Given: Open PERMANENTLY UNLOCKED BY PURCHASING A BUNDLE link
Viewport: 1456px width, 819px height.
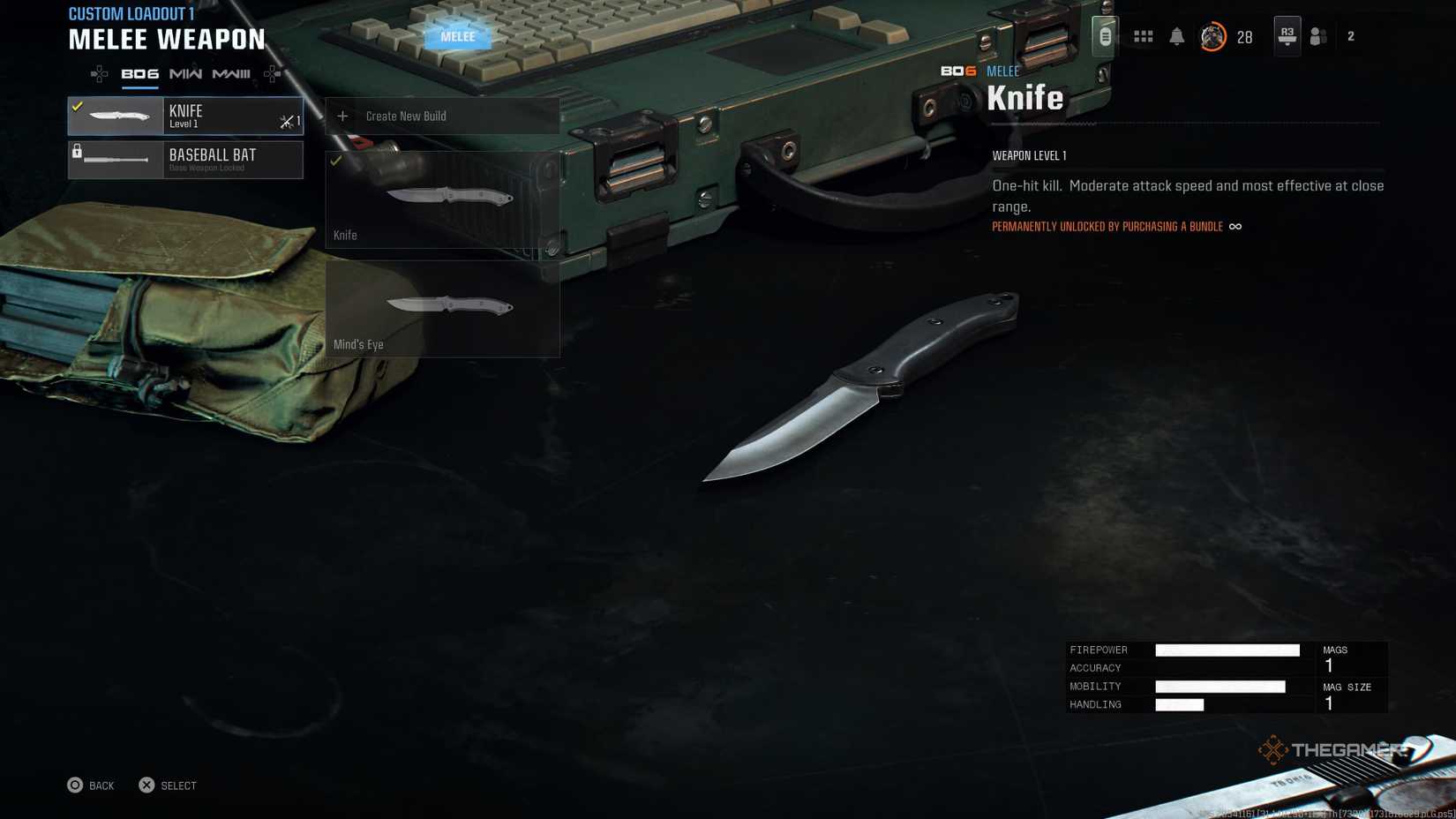Looking at the screenshot, I should pos(1106,226).
